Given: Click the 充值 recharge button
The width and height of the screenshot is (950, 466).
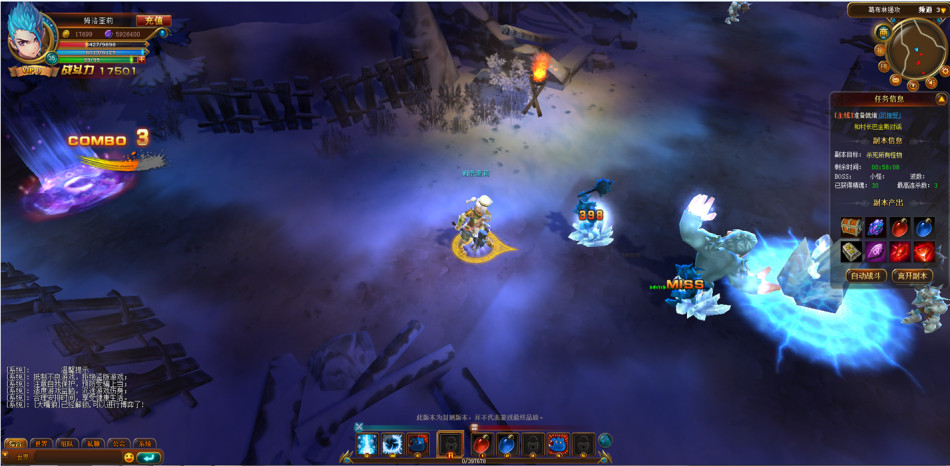Looking at the screenshot, I should point(153,20).
